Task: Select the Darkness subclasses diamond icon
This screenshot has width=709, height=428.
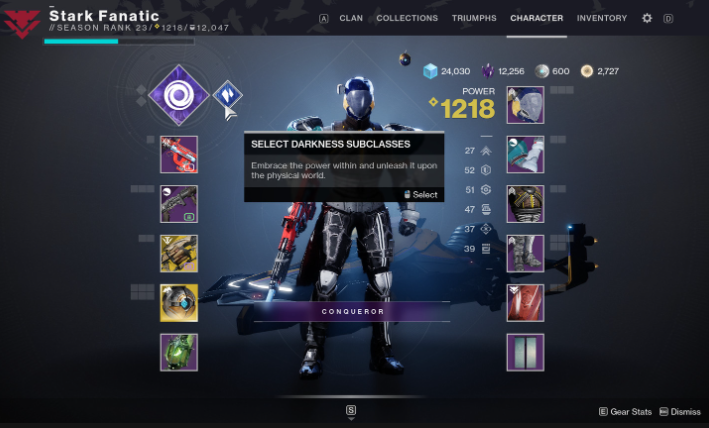Action: coord(228,97)
